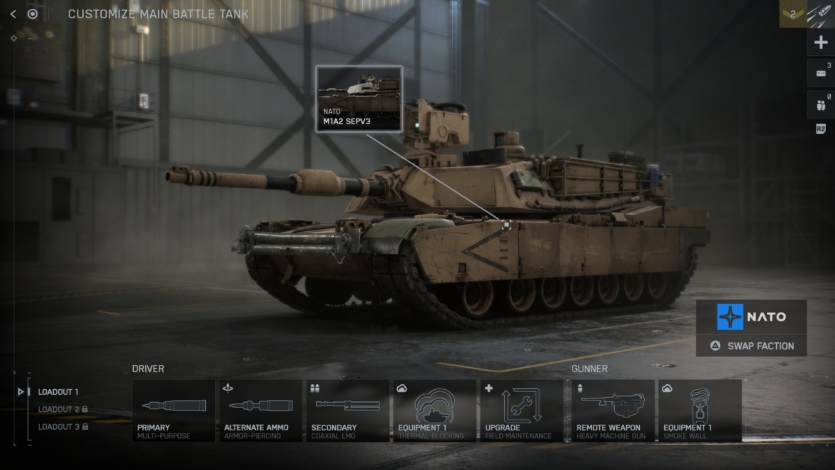Click the Swap Faction button

pos(751,346)
